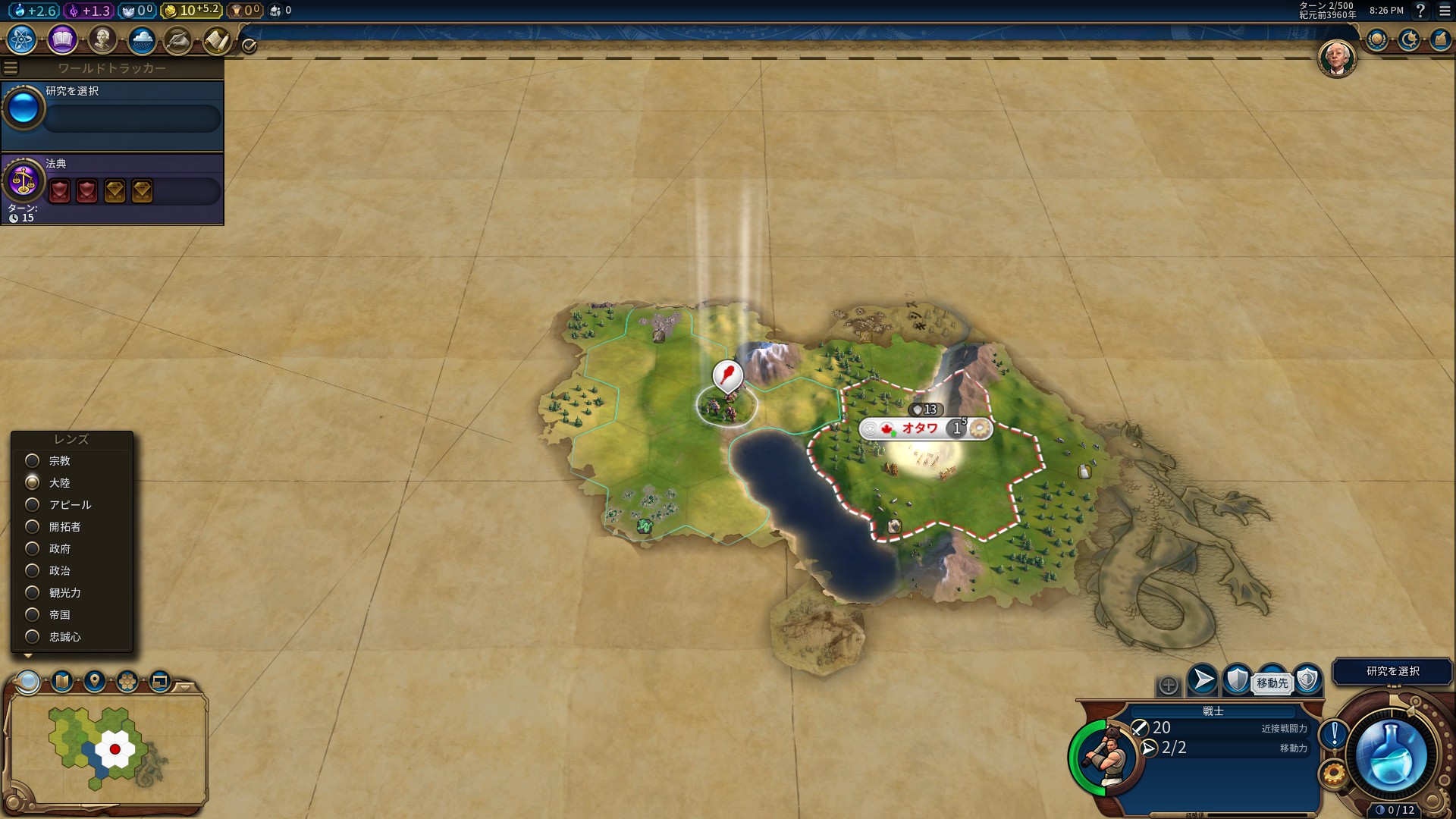The height and width of the screenshot is (819, 1456).
Task: Switch to the 開拓者 lens
Action: pyautogui.click(x=33, y=527)
